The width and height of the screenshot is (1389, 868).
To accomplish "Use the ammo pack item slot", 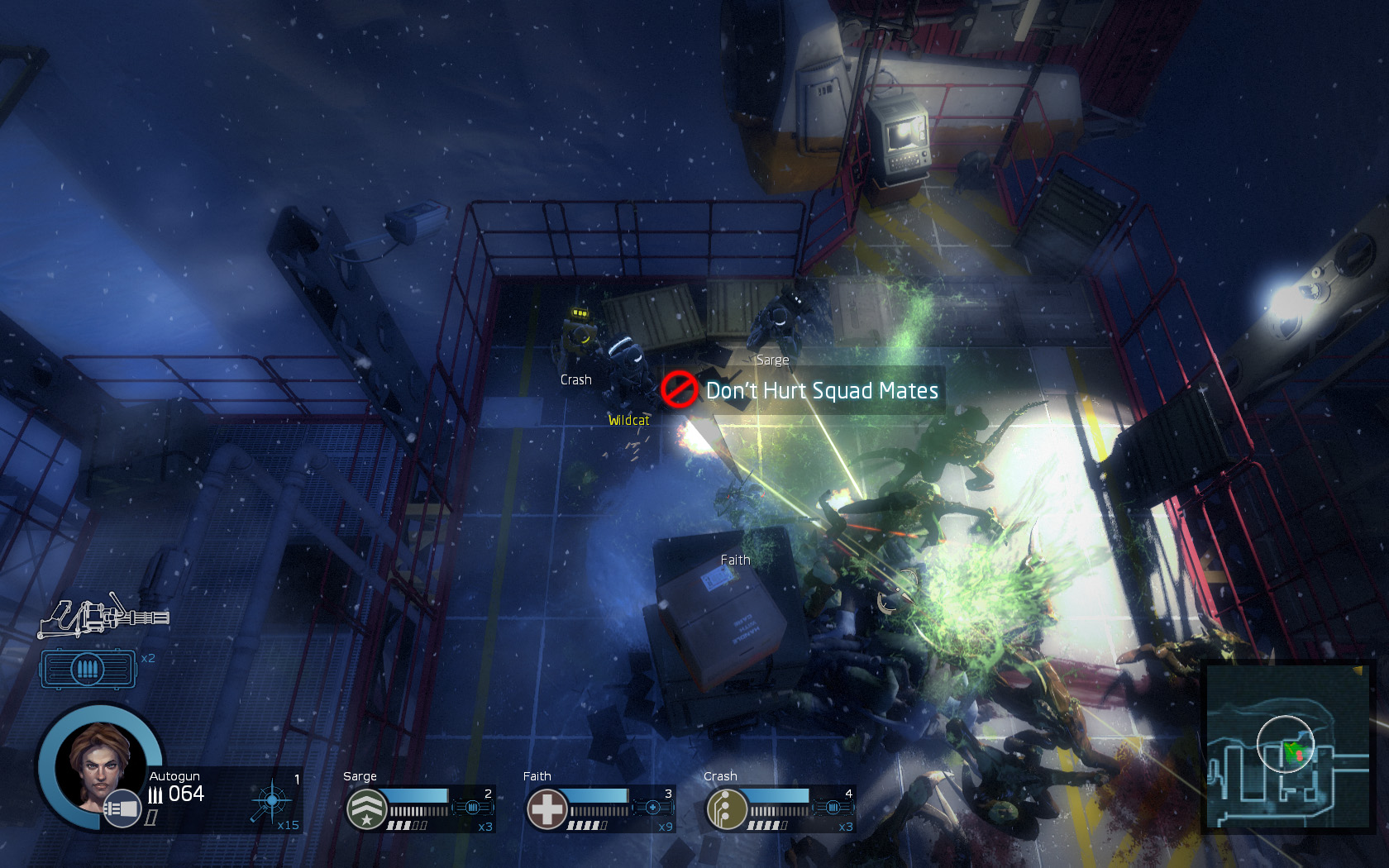I will pyautogui.click(x=88, y=668).
